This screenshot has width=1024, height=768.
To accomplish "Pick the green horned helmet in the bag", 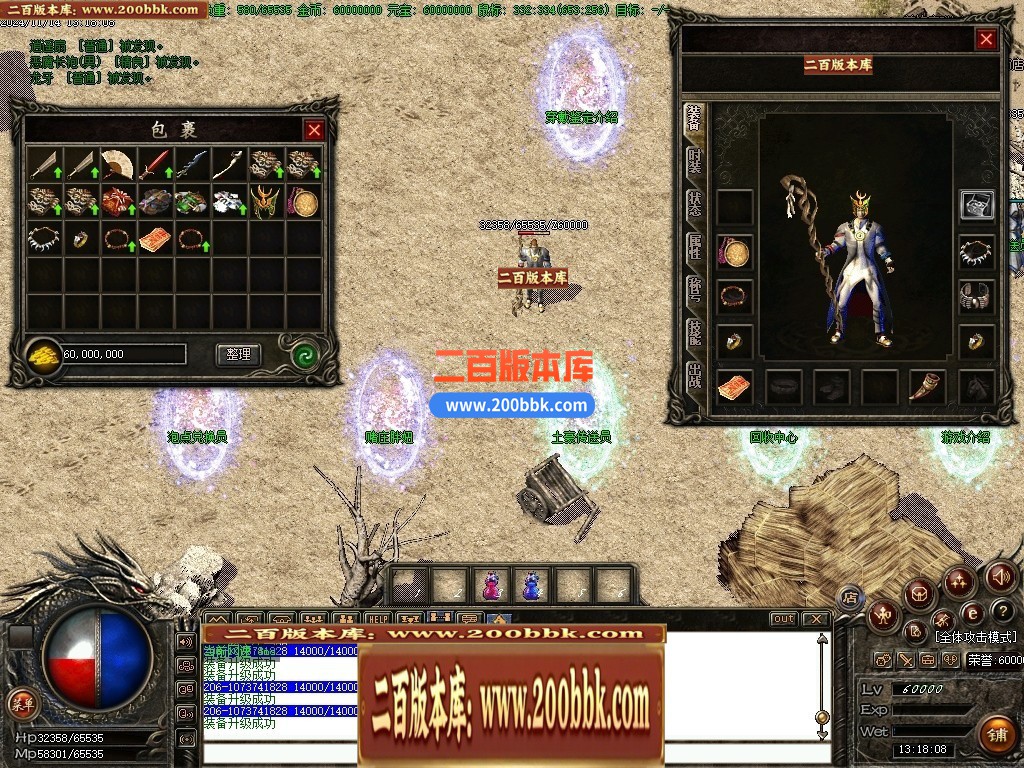I will tap(266, 201).
